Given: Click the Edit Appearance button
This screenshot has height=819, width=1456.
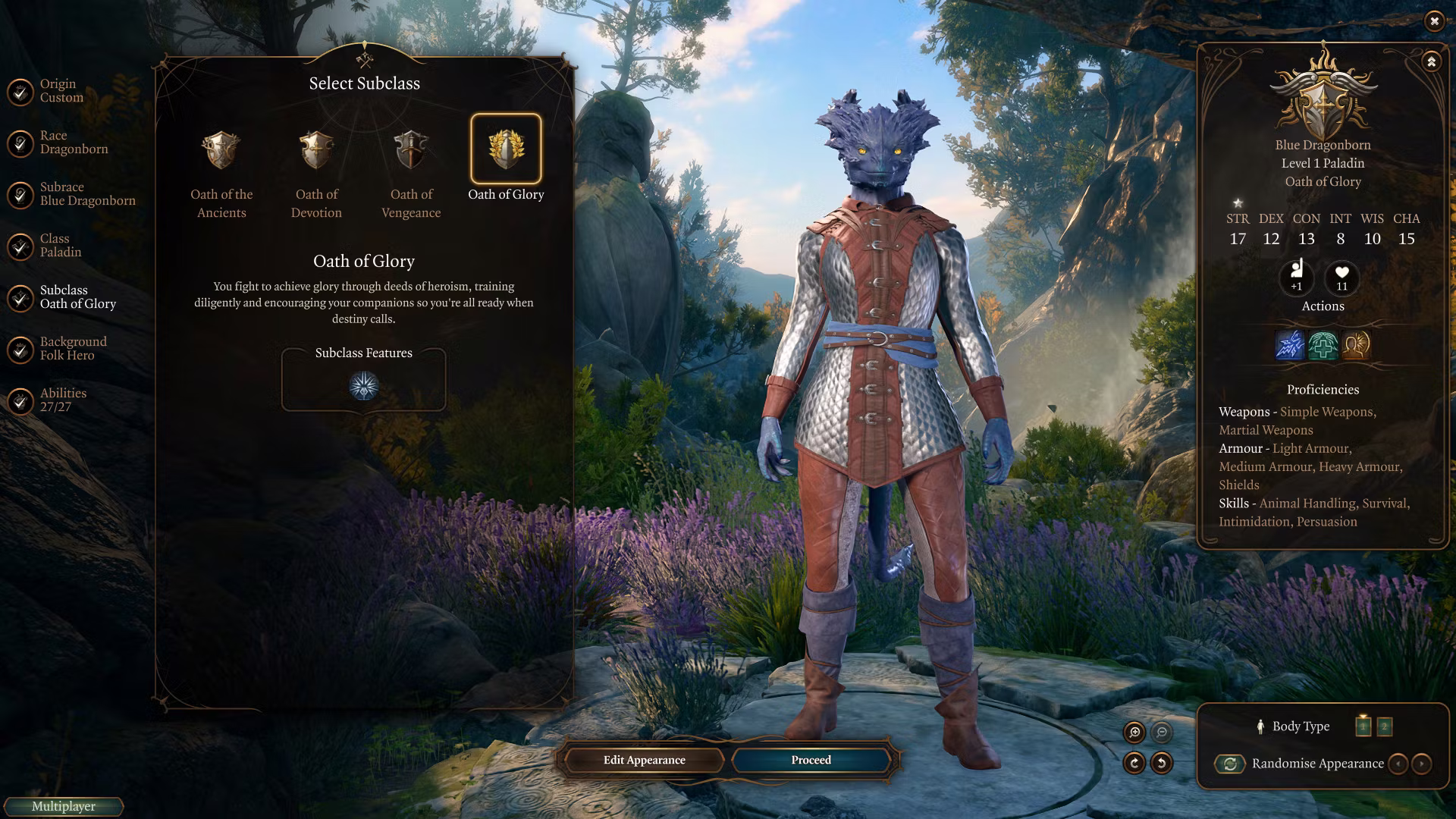Looking at the screenshot, I should [x=644, y=760].
